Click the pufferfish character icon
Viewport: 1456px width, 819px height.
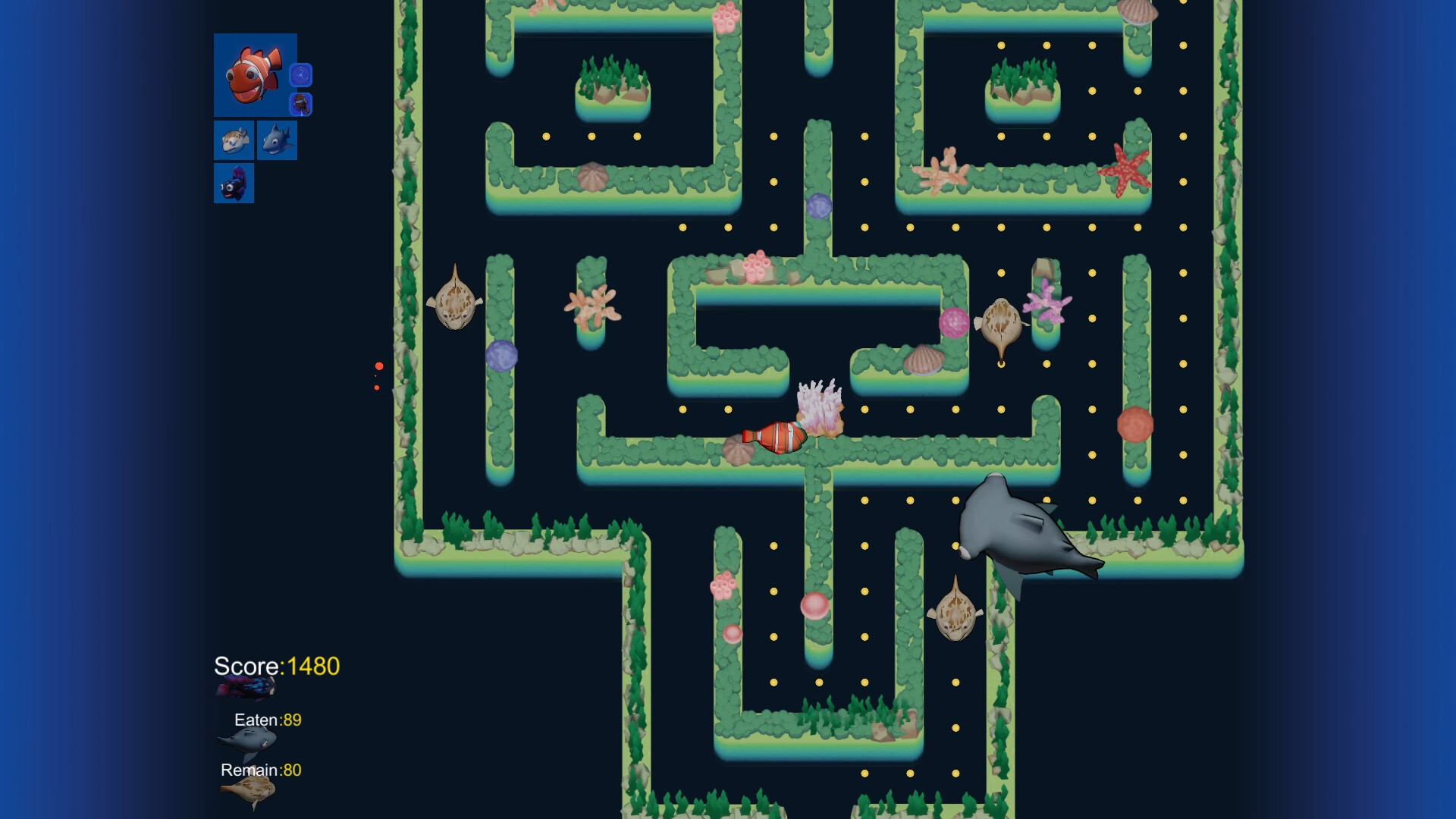tap(234, 140)
